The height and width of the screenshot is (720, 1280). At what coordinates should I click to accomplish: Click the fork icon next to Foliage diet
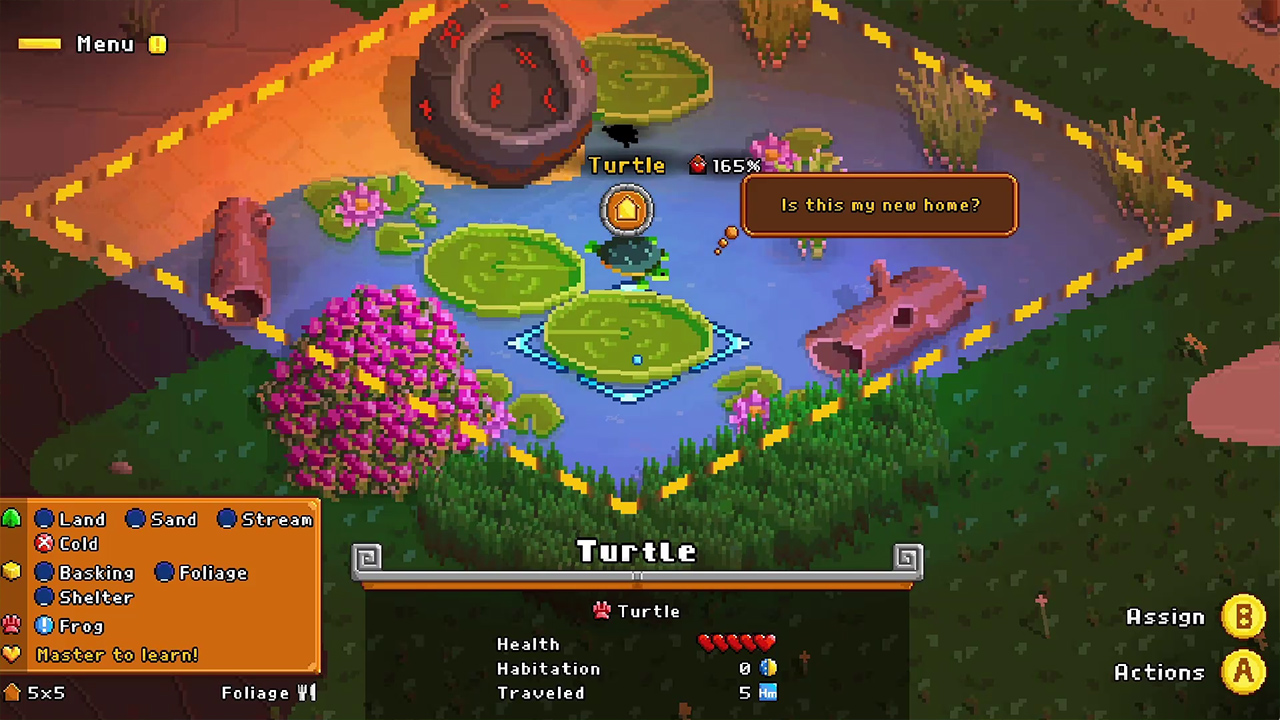click(x=306, y=692)
